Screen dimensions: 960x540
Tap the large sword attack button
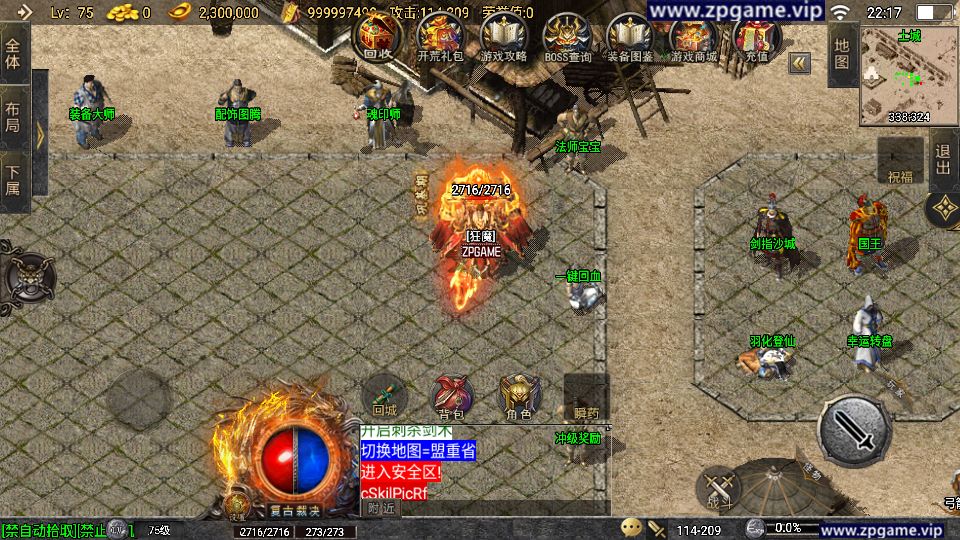(854, 431)
